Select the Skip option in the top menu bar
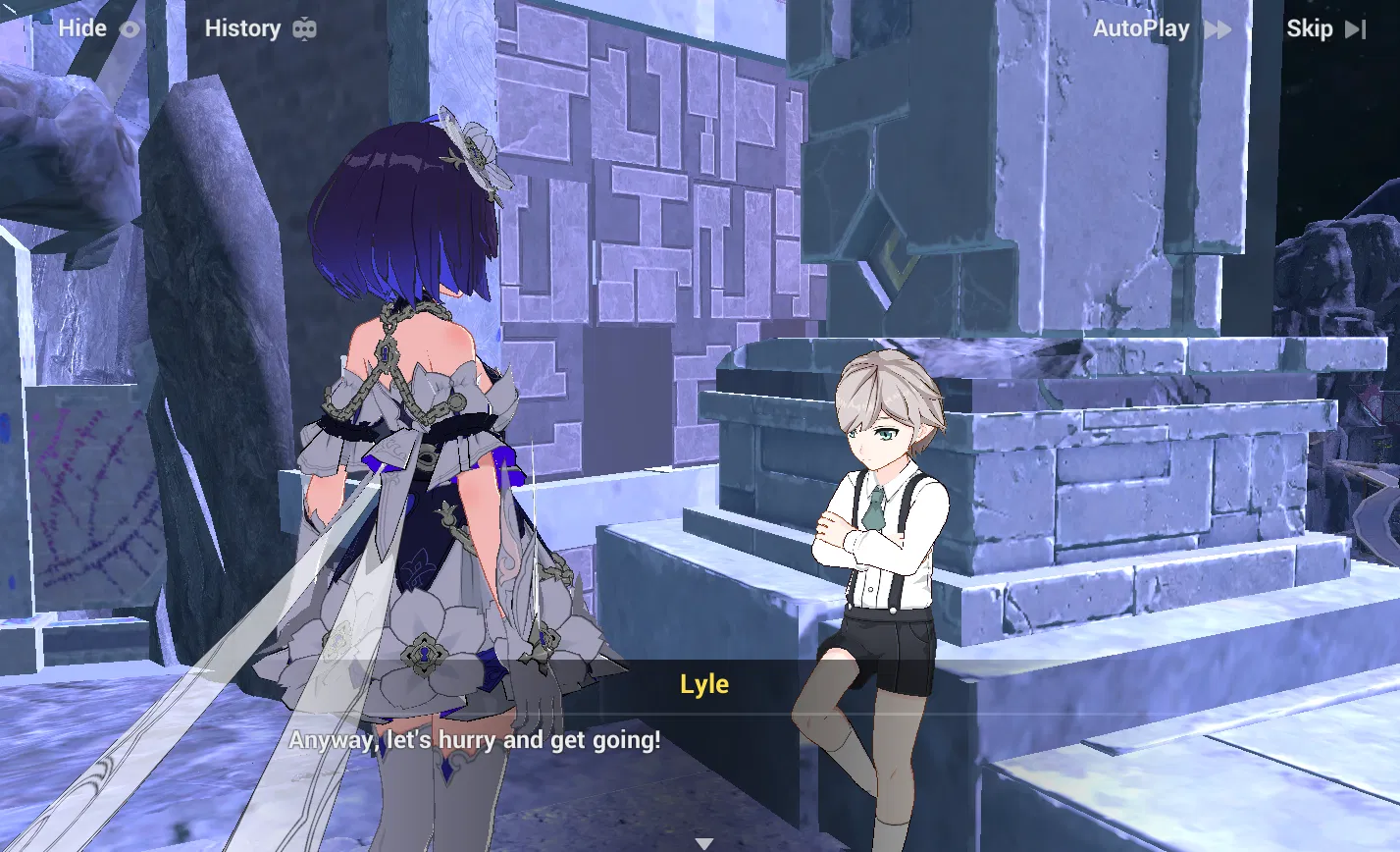This screenshot has width=1400, height=852. [1311, 28]
